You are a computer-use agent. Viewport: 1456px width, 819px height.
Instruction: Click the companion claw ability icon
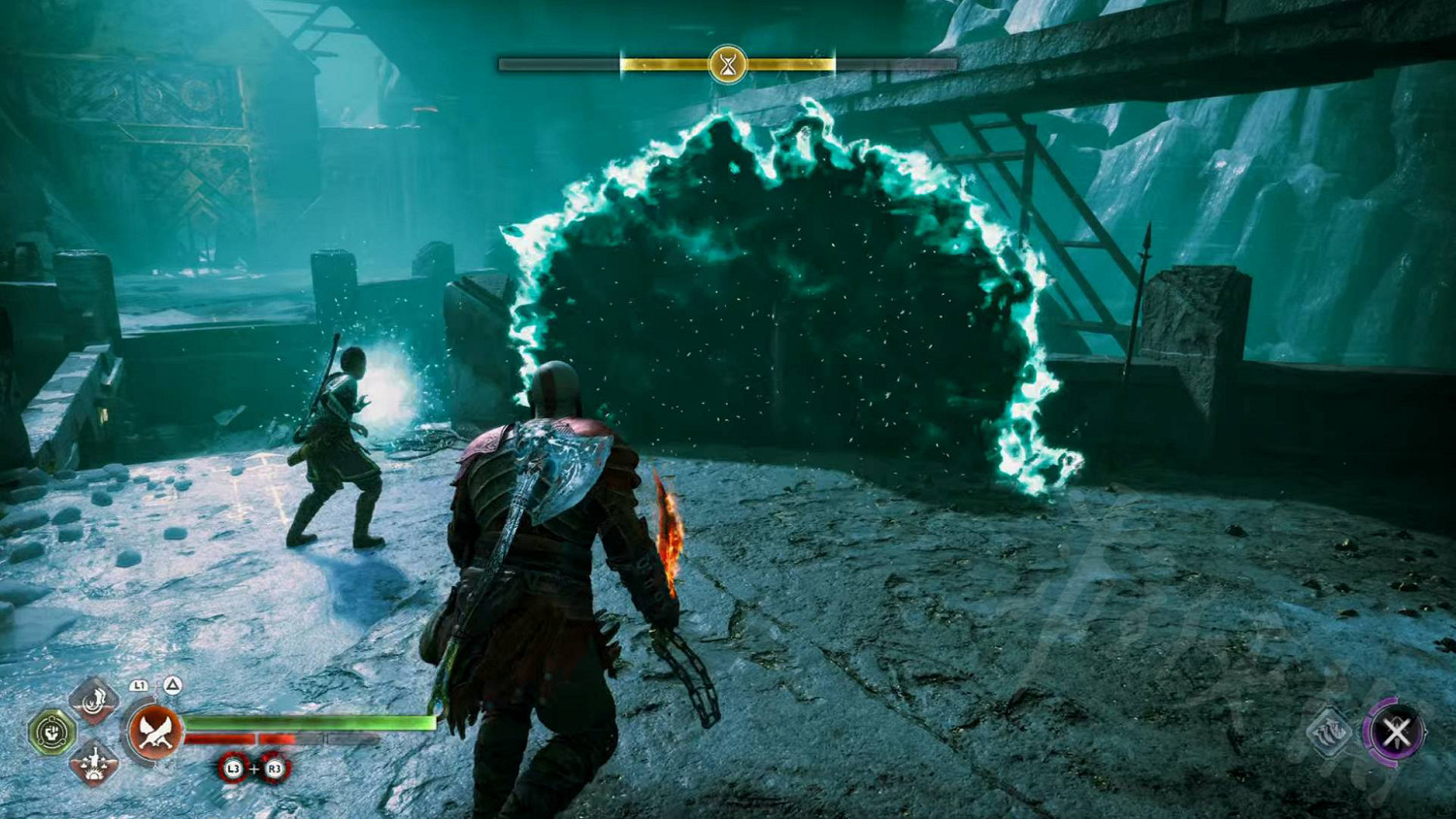click(x=1330, y=734)
